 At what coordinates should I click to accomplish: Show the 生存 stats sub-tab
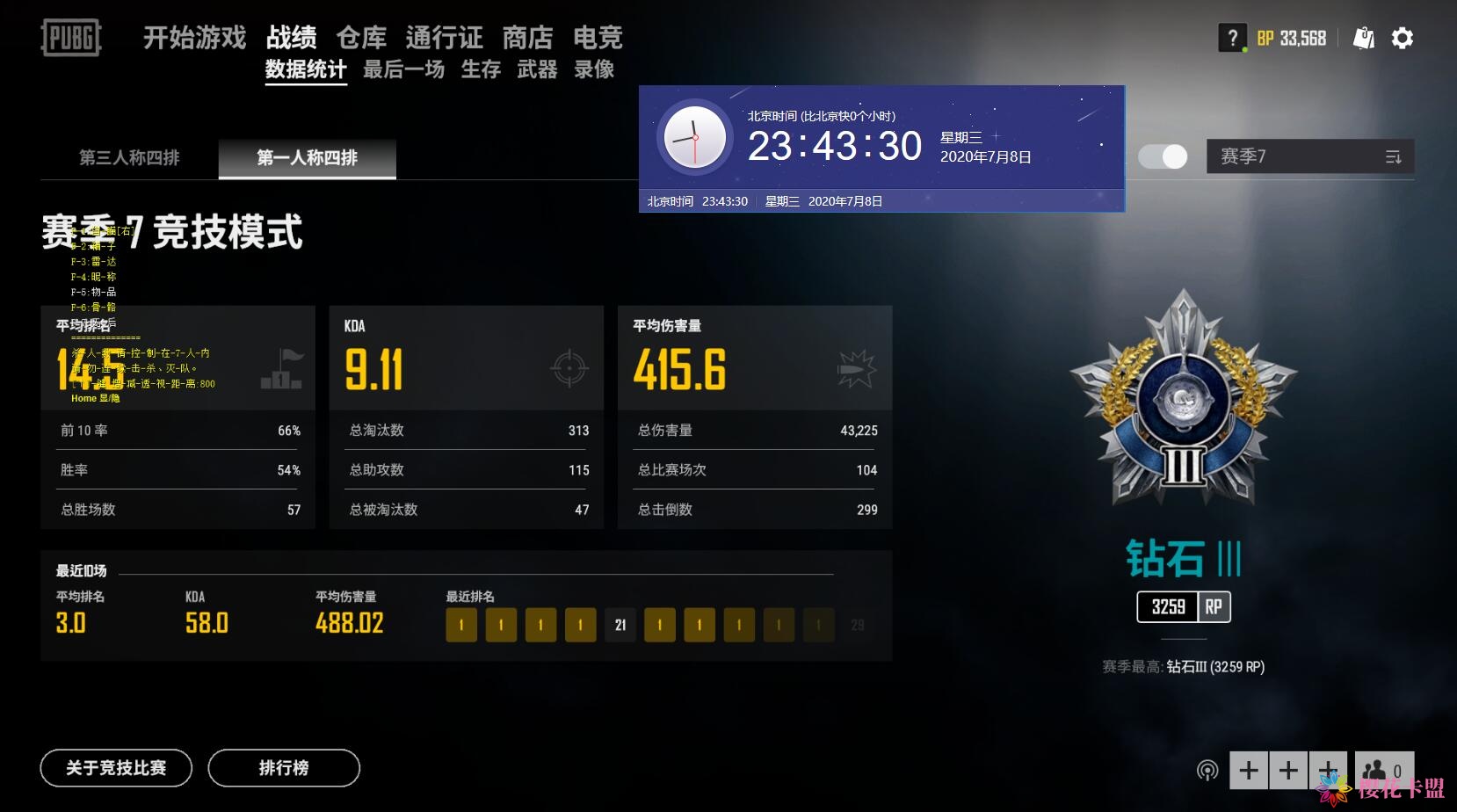[x=481, y=69]
